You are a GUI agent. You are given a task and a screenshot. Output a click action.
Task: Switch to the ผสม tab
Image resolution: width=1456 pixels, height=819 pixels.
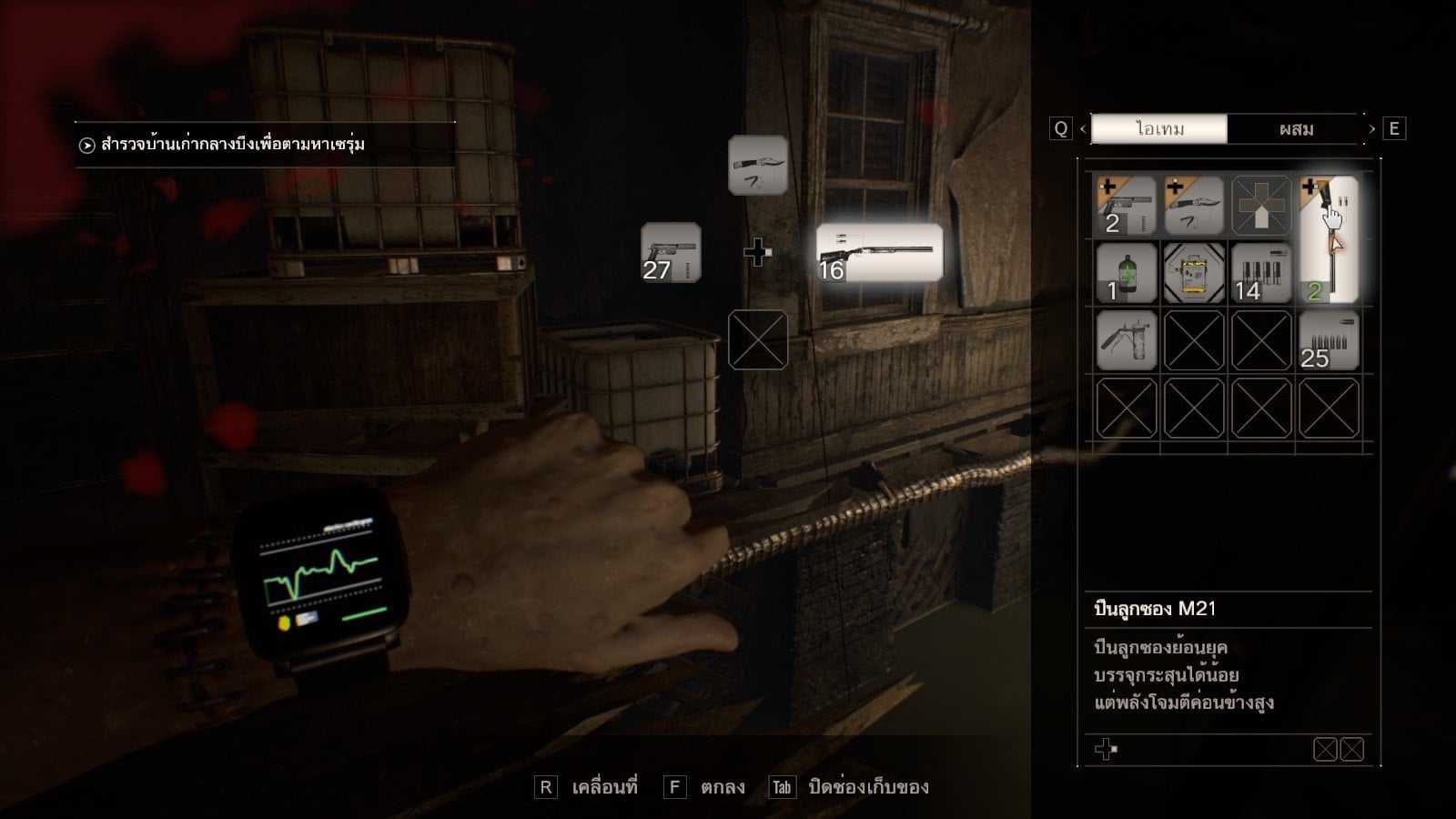[1295, 129]
